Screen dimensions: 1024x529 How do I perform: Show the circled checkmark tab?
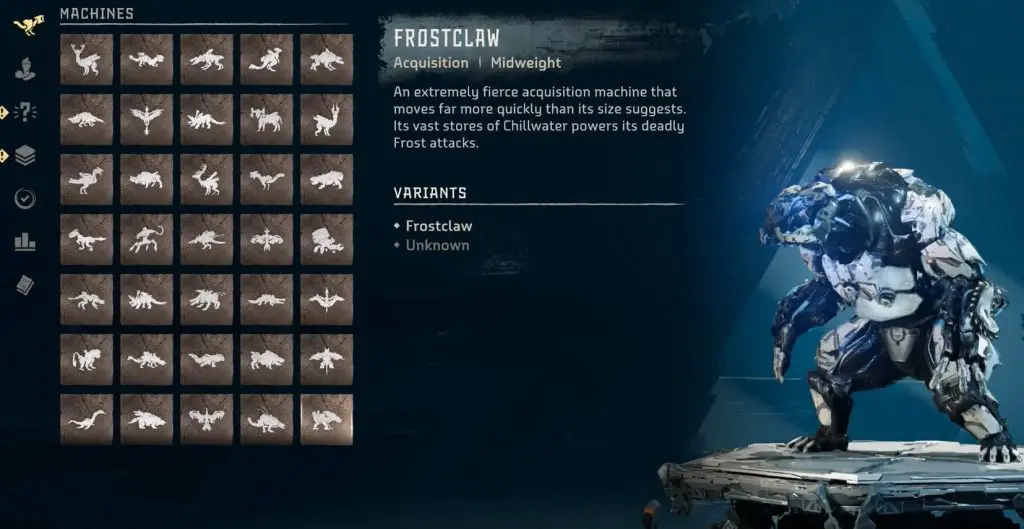(x=25, y=198)
